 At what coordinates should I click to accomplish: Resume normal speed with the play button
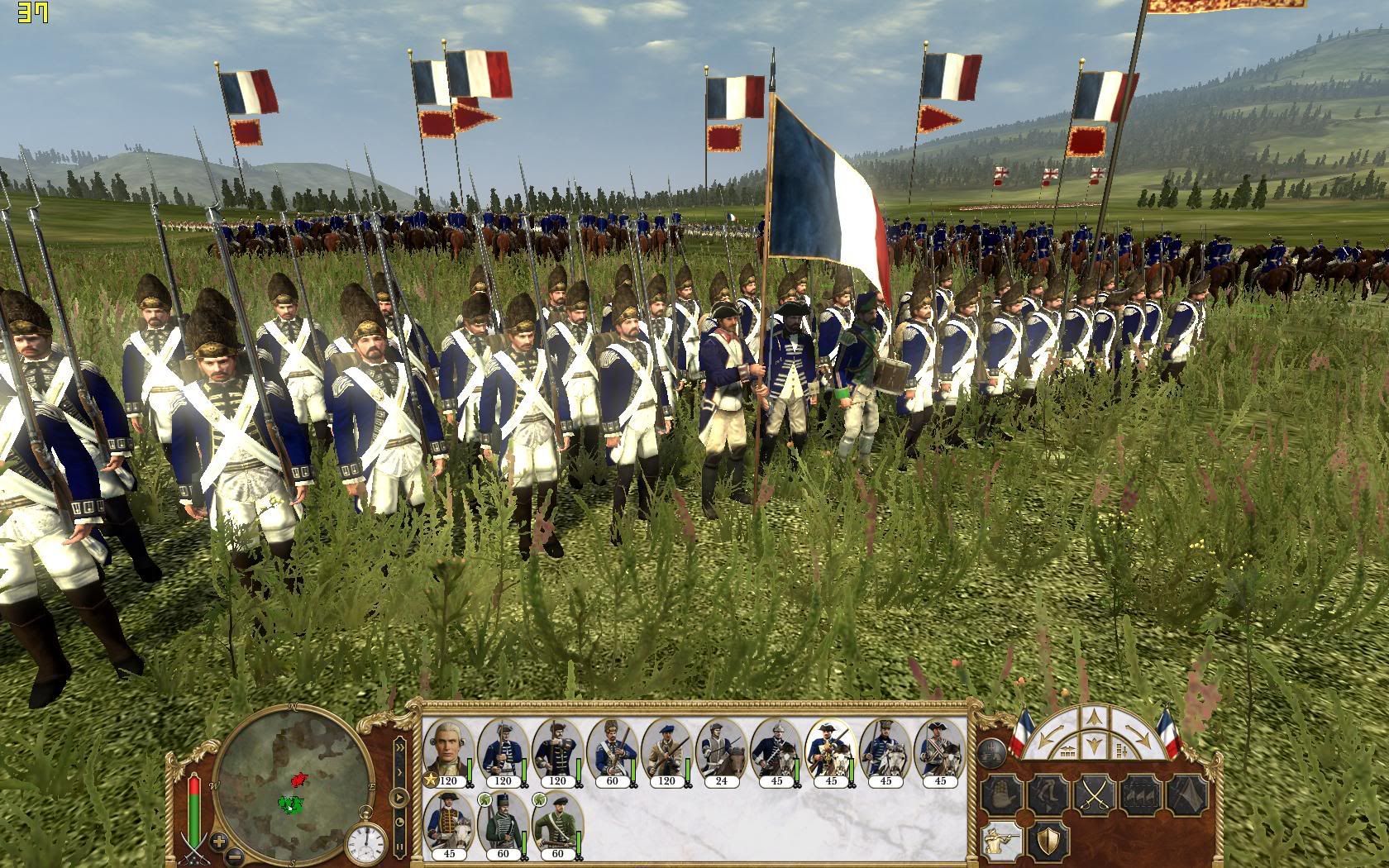point(401,799)
